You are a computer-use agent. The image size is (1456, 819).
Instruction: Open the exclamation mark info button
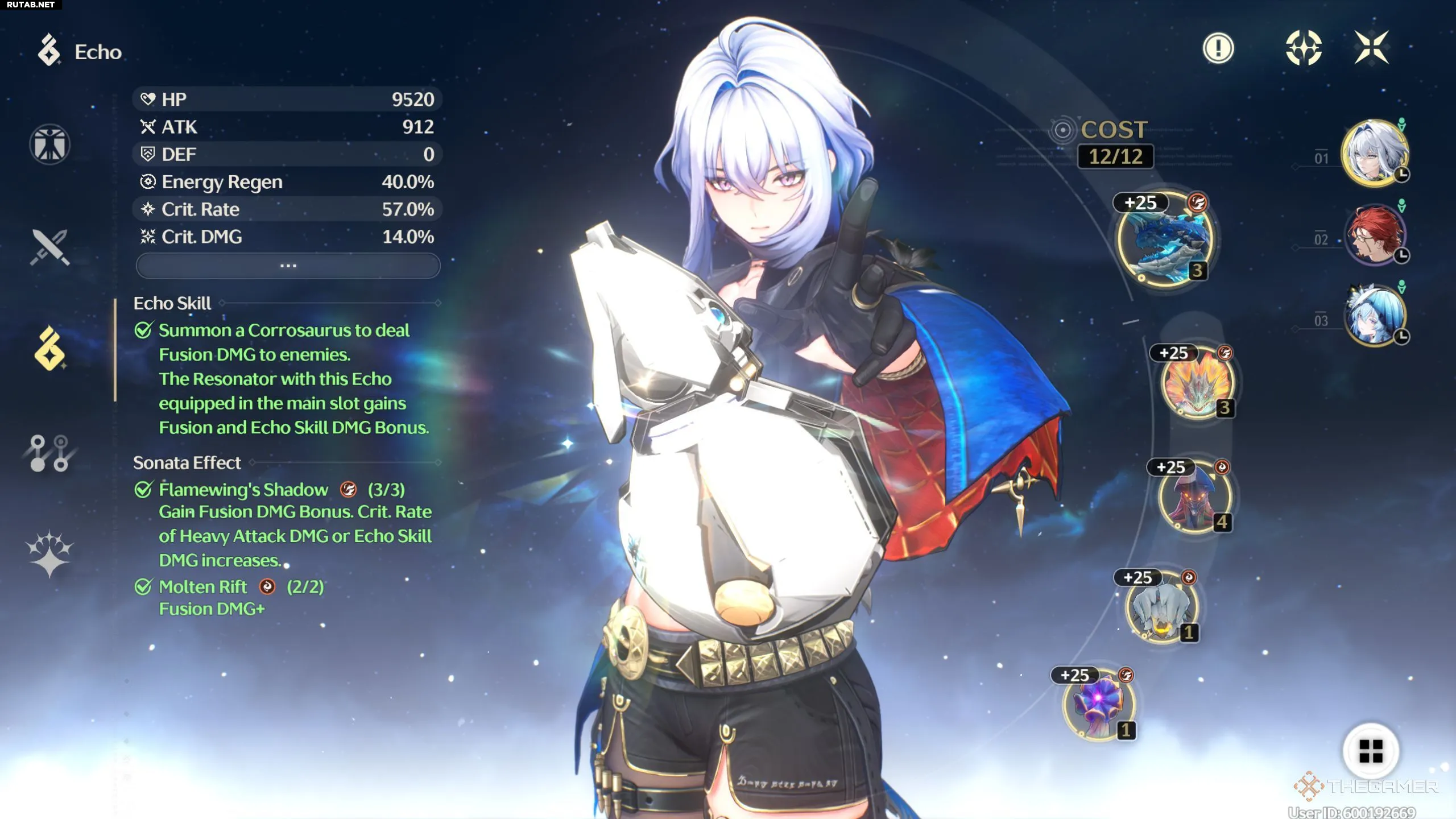(x=1218, y=48)
